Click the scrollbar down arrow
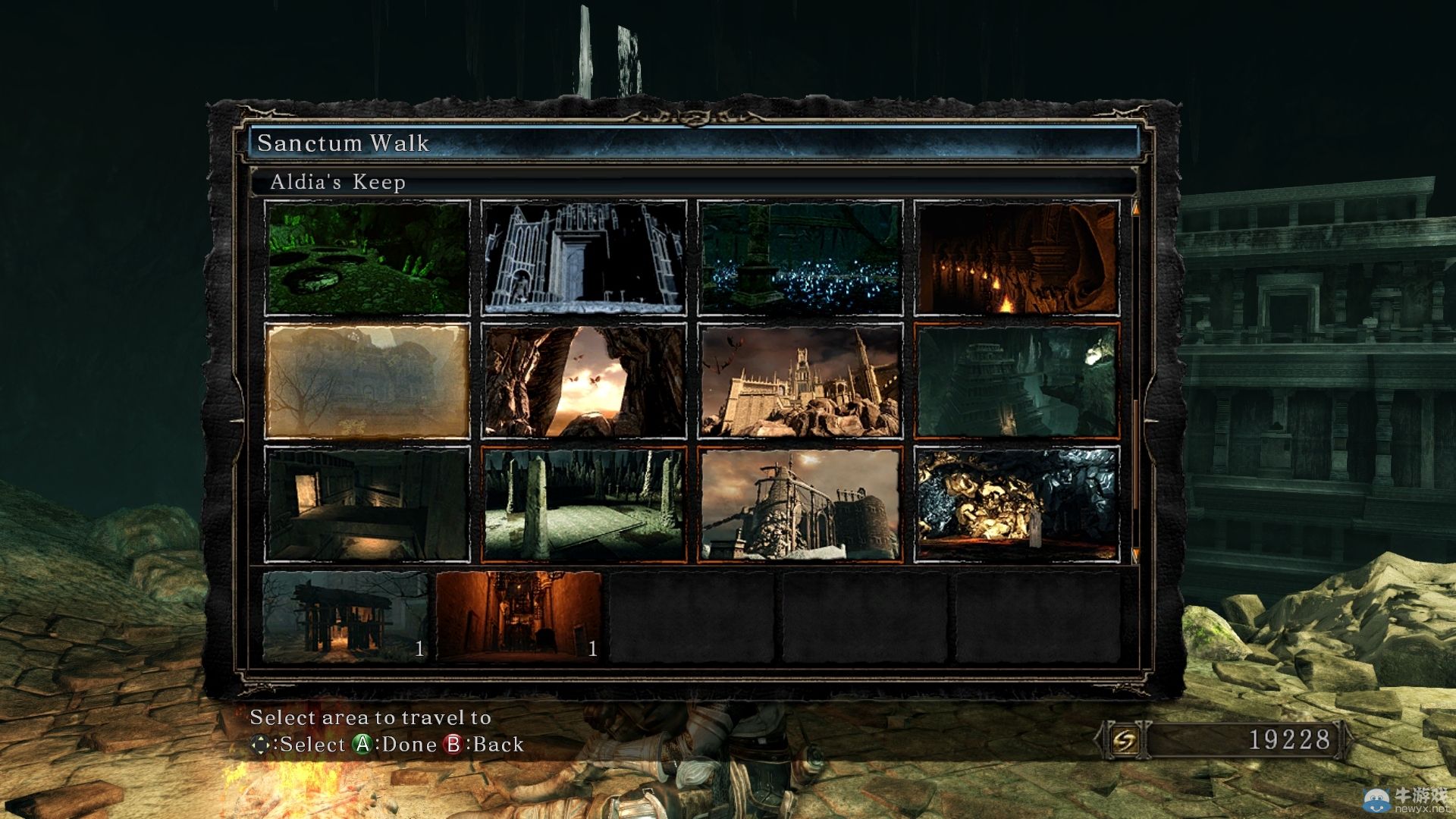 point(1135,555)
